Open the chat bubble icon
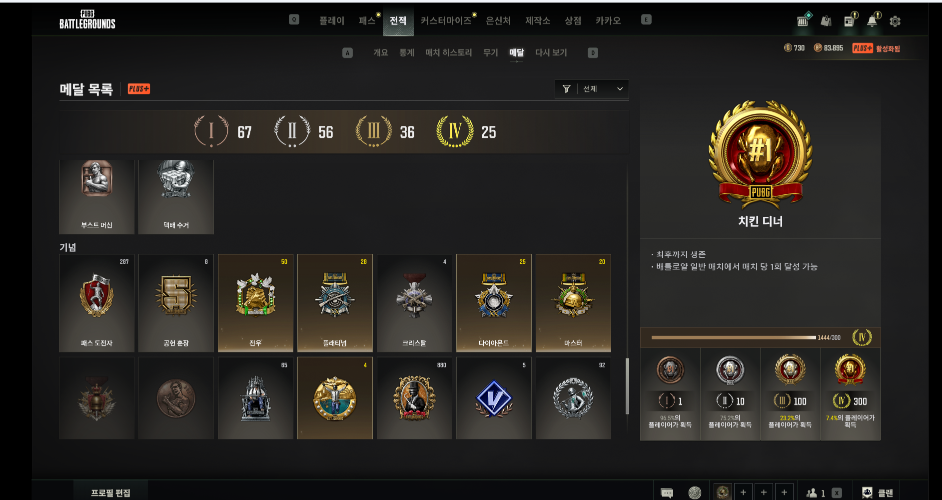The image size is (942, 500). coord(667,492)
